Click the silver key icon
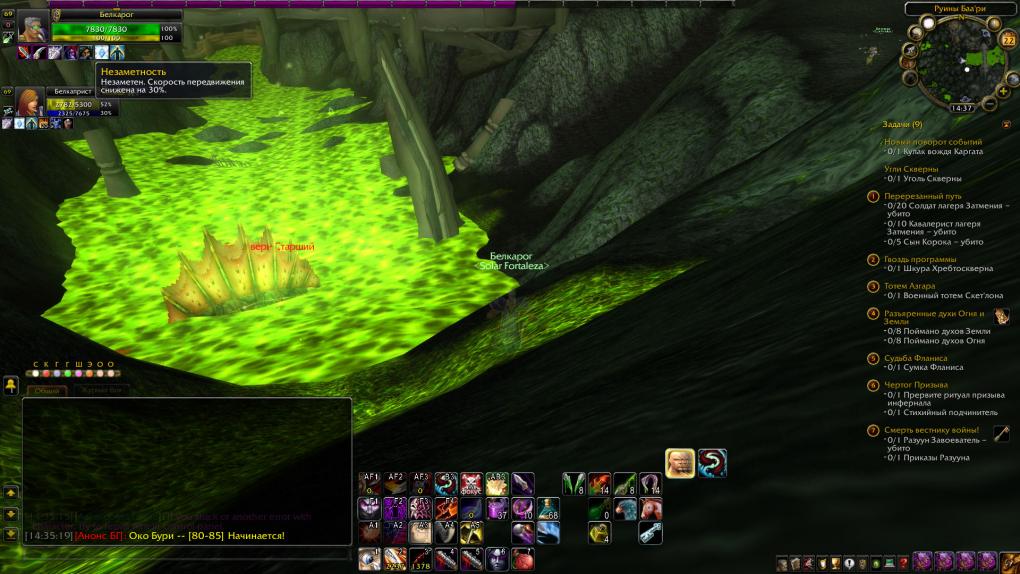1020x574 pixels. 650,533
